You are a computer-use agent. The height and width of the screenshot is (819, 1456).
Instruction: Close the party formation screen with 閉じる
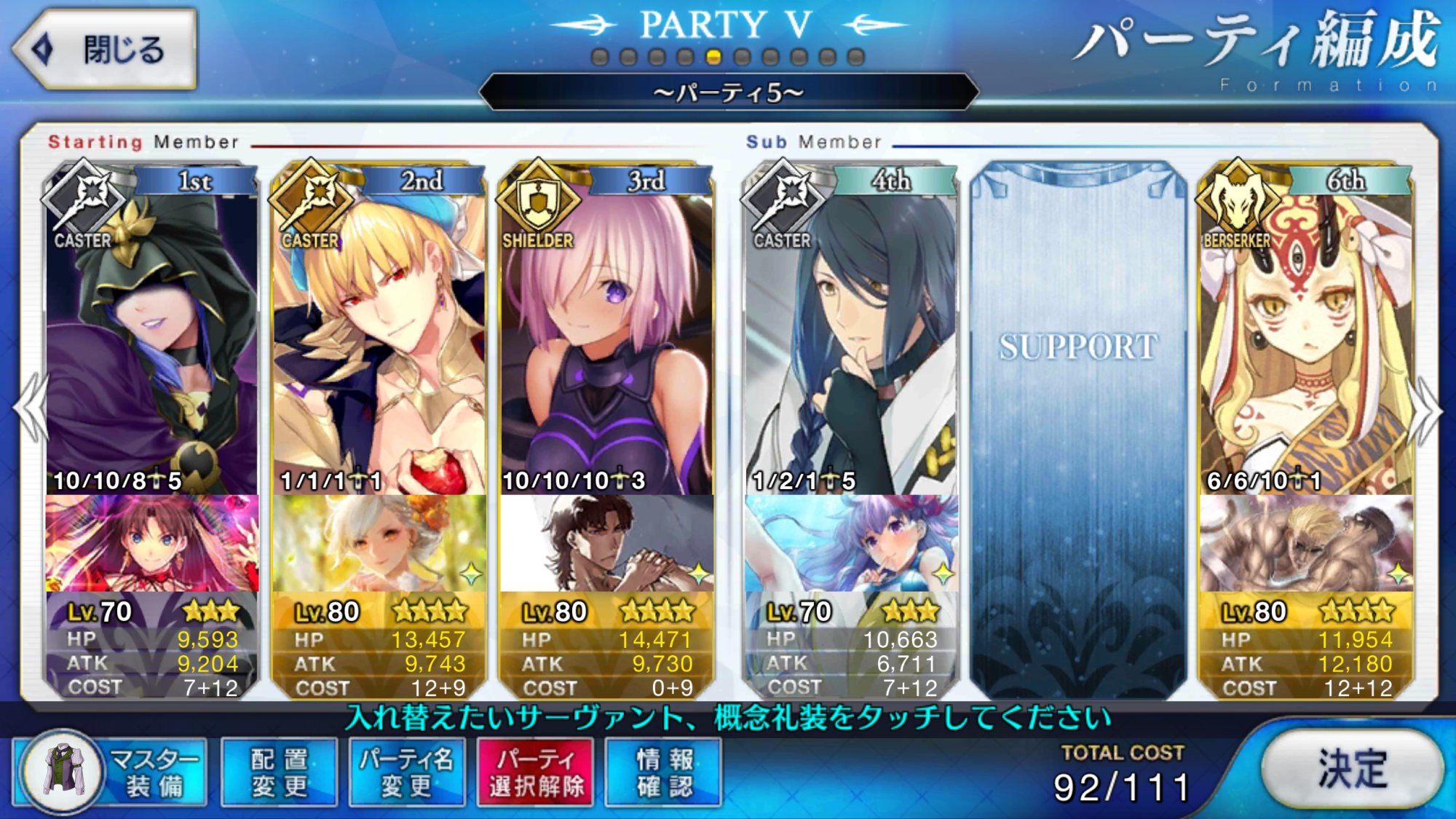(x=104, y=50)
